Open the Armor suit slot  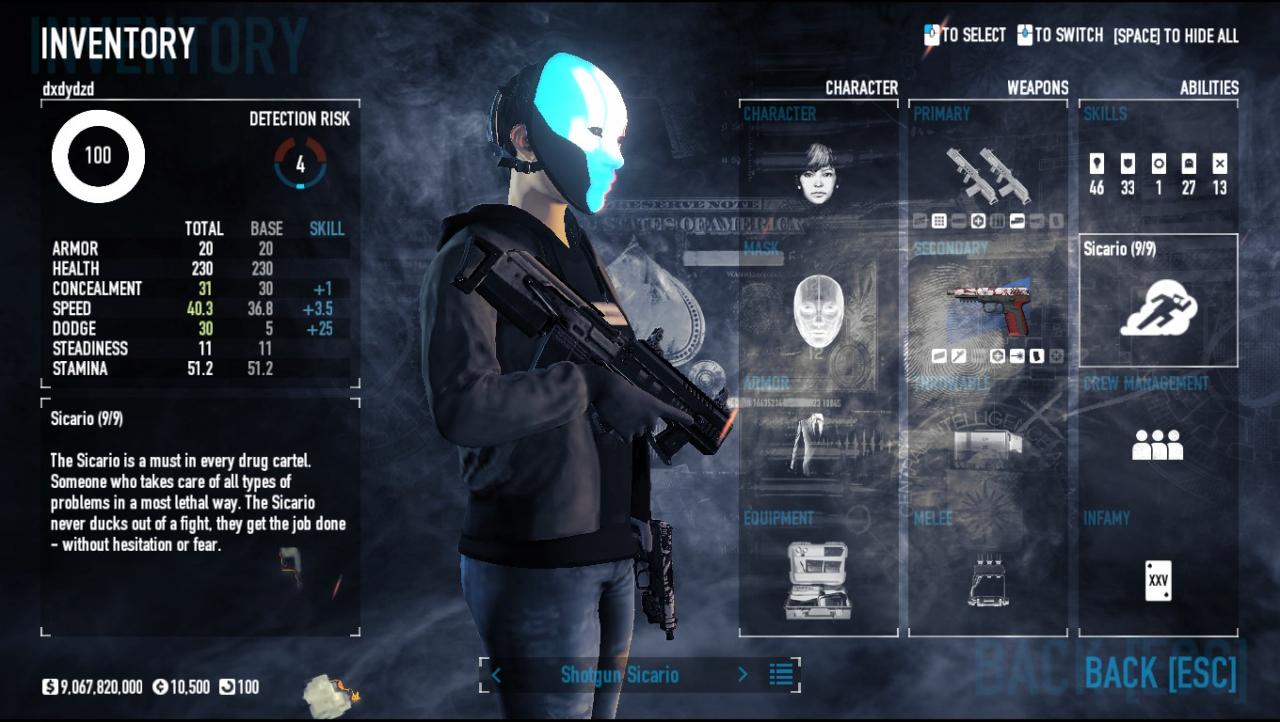[818, 442]
